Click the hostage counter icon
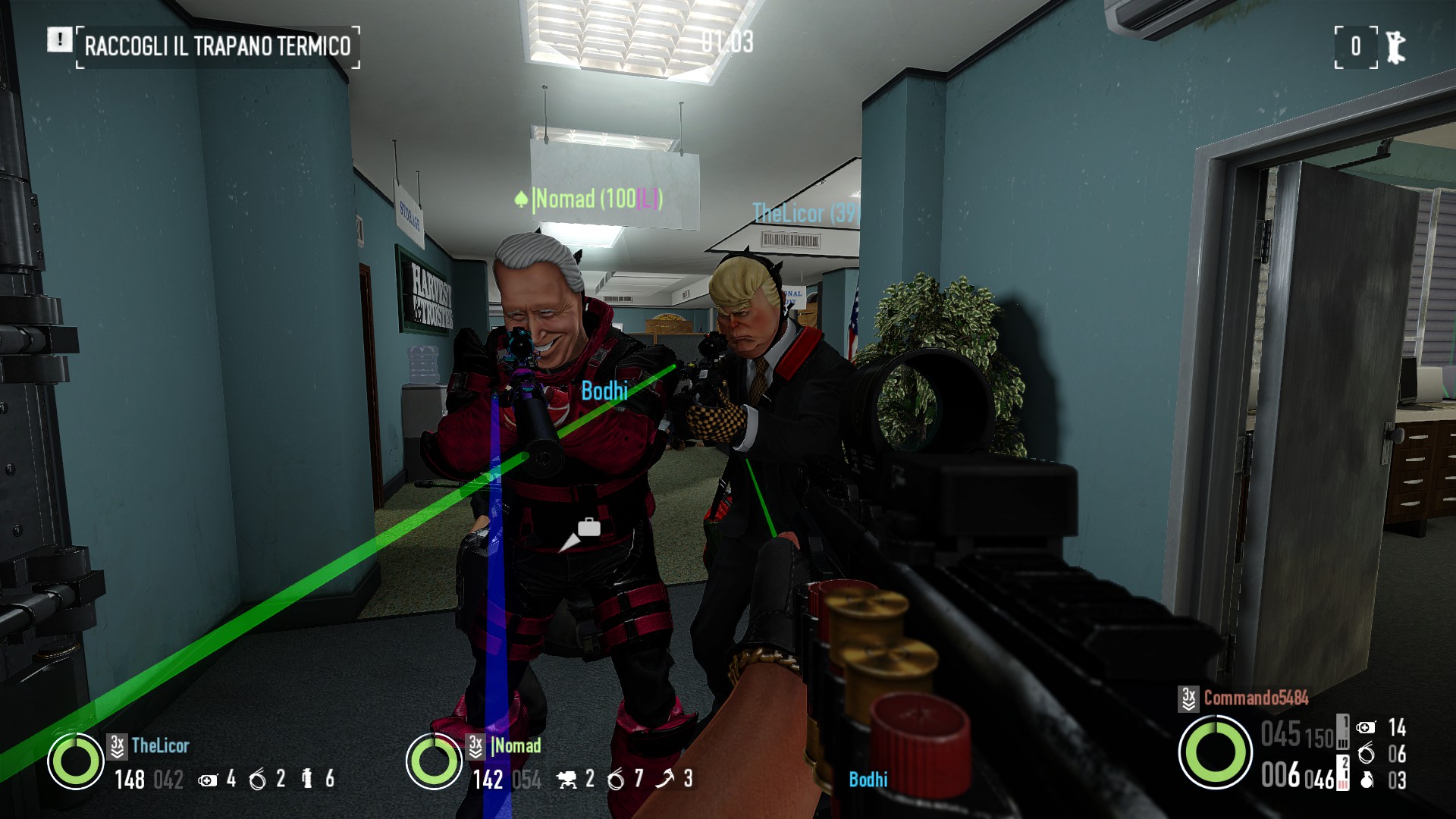This screenshot has height=819, width=1456. tap(1395, 47)
